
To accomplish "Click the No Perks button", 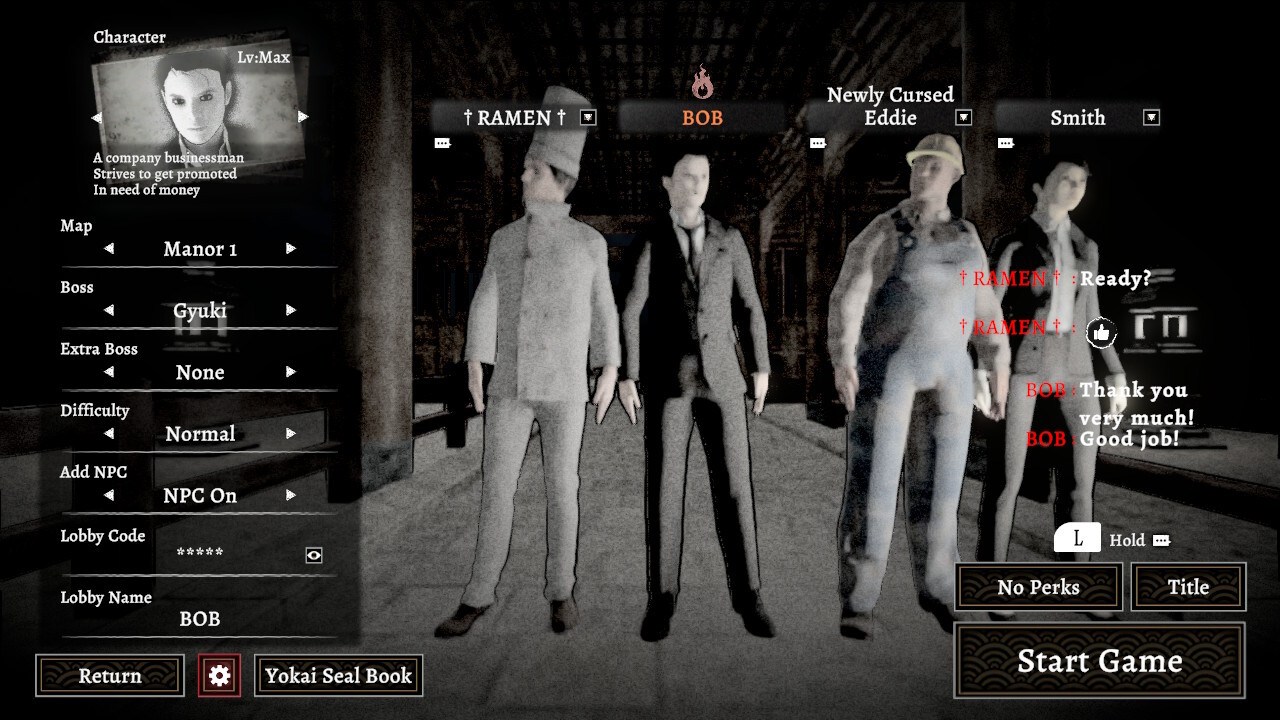I will pyautogui.click(x=1037, y=587).
